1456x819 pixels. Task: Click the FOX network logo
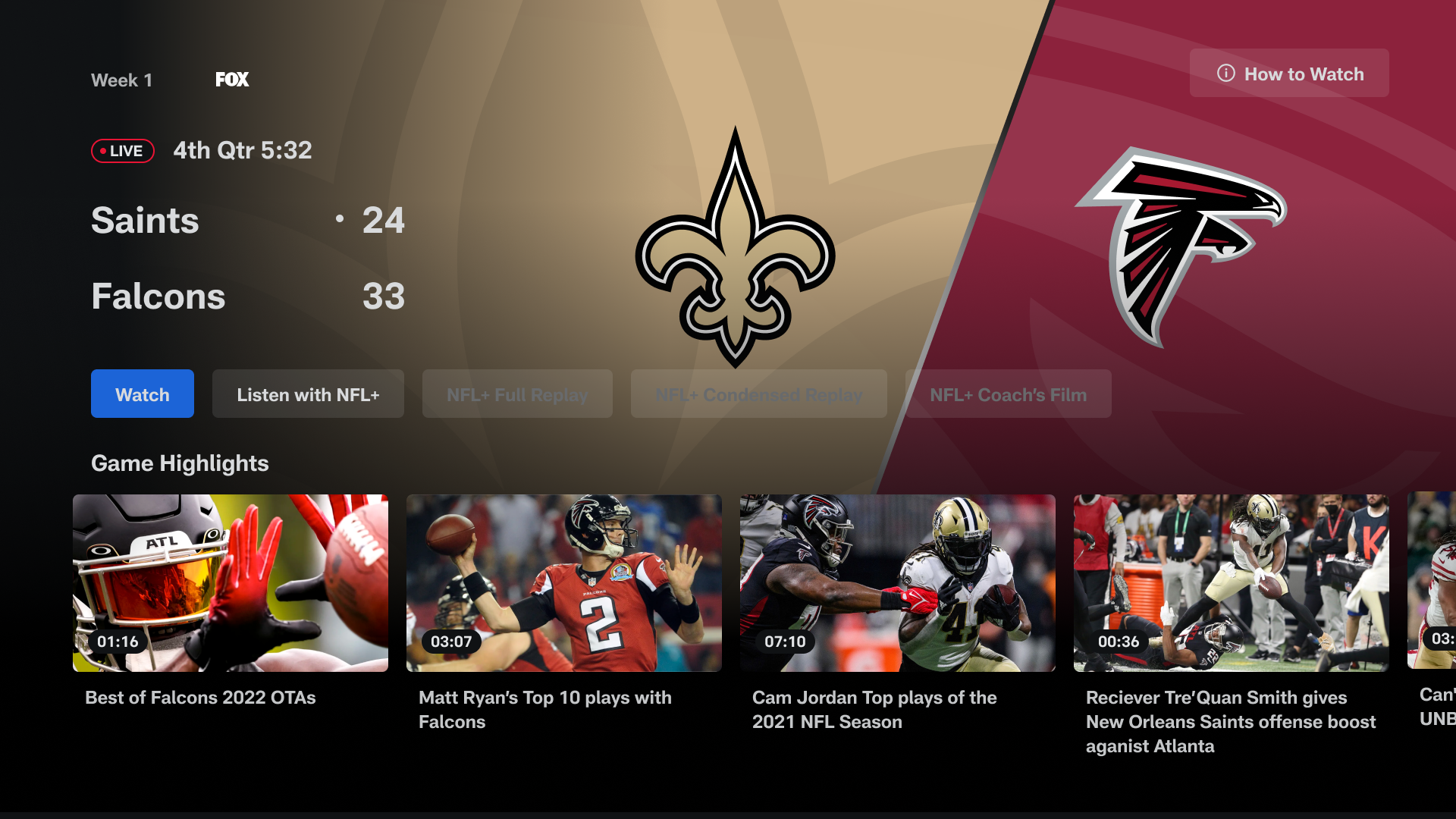pyautogui.click(x=231, y=79)
